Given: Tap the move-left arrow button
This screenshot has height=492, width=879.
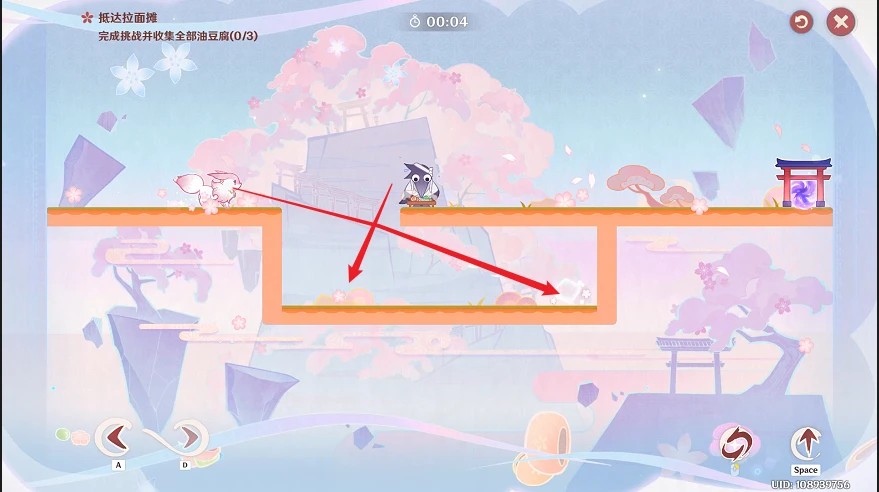Looking at the screenshot, I should pos(117,438).
